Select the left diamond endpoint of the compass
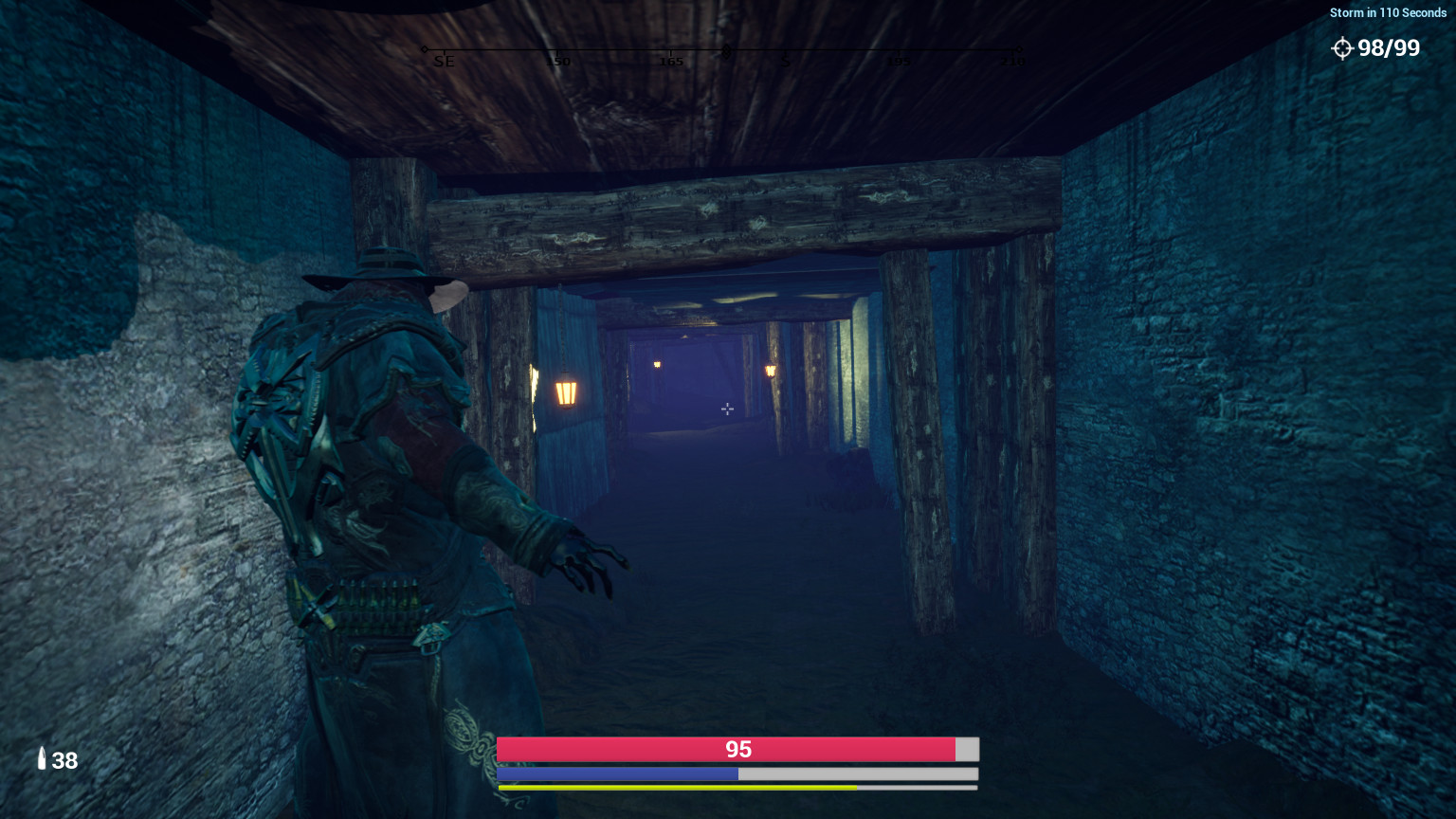This screenshot has height=819, width=1456. [424, 49]
